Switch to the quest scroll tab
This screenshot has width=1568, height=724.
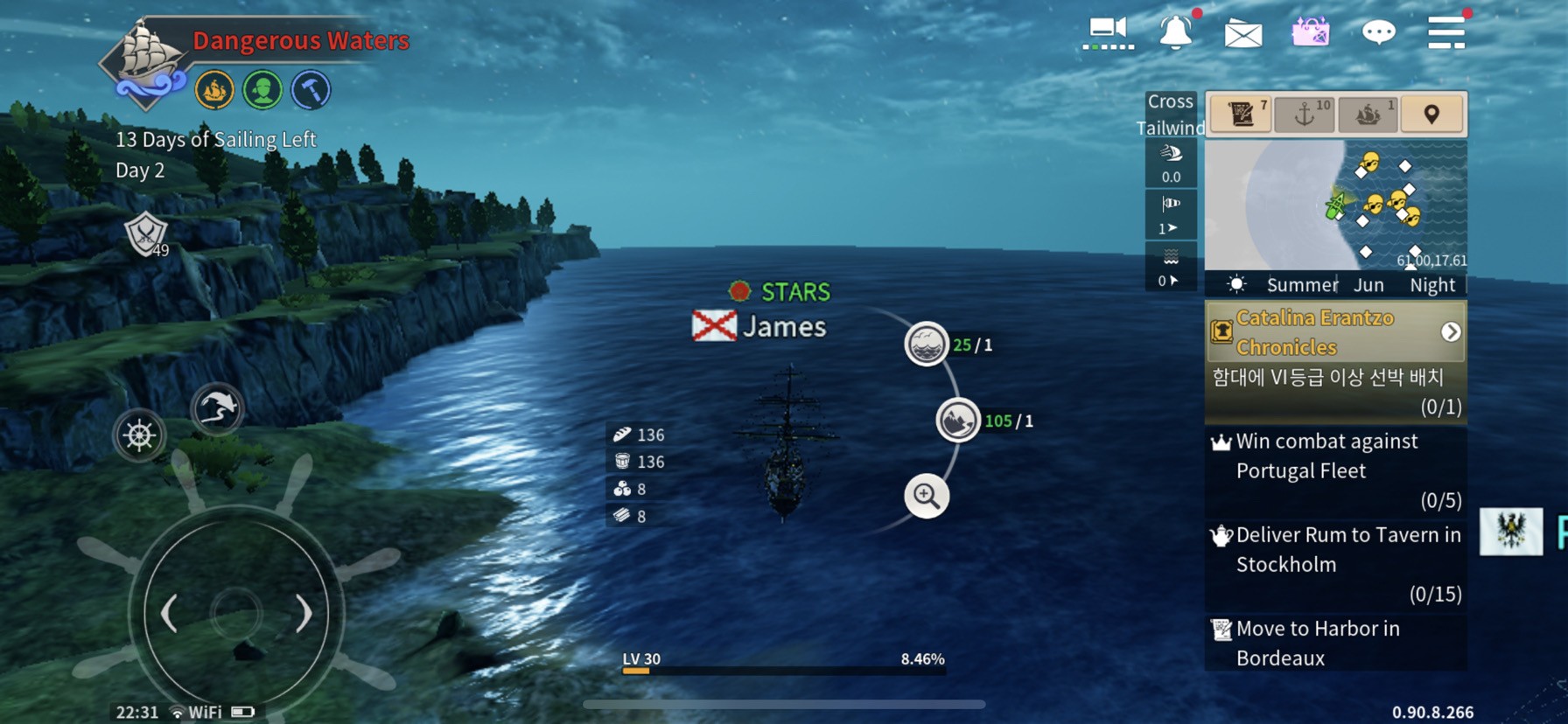(x=1241, y=114)
